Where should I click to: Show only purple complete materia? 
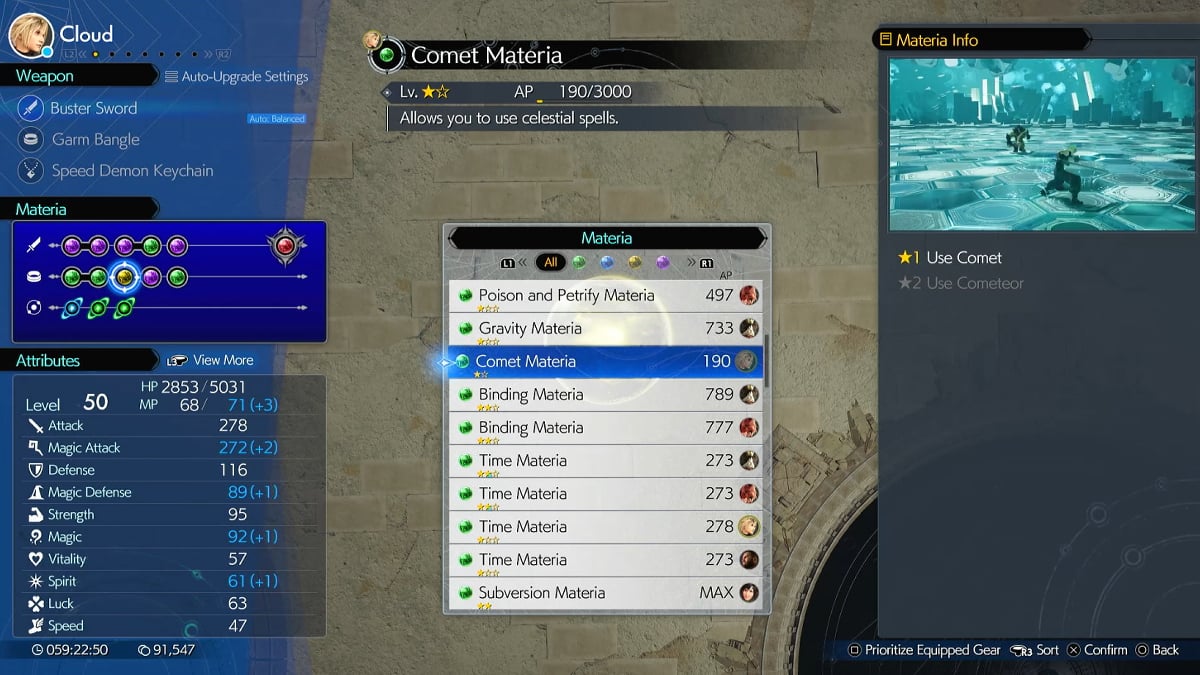[662, 263]
